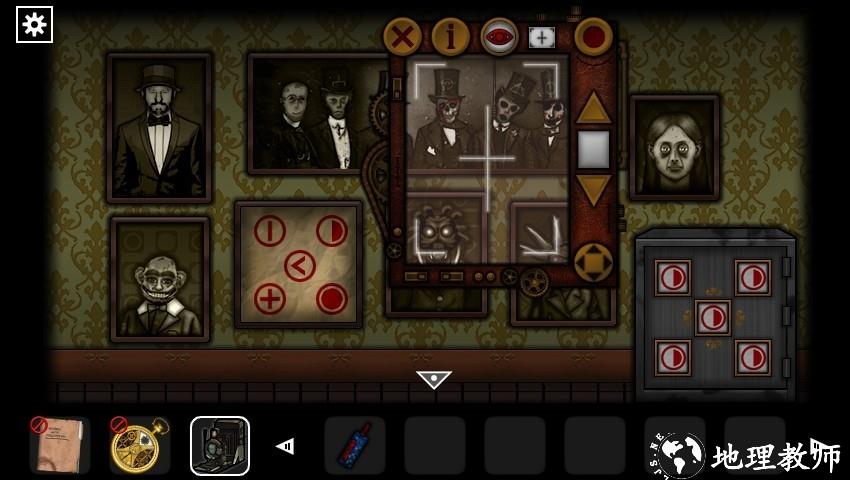
Task: Take a photo with the red shutter button
Action: [x=593, y=38]
